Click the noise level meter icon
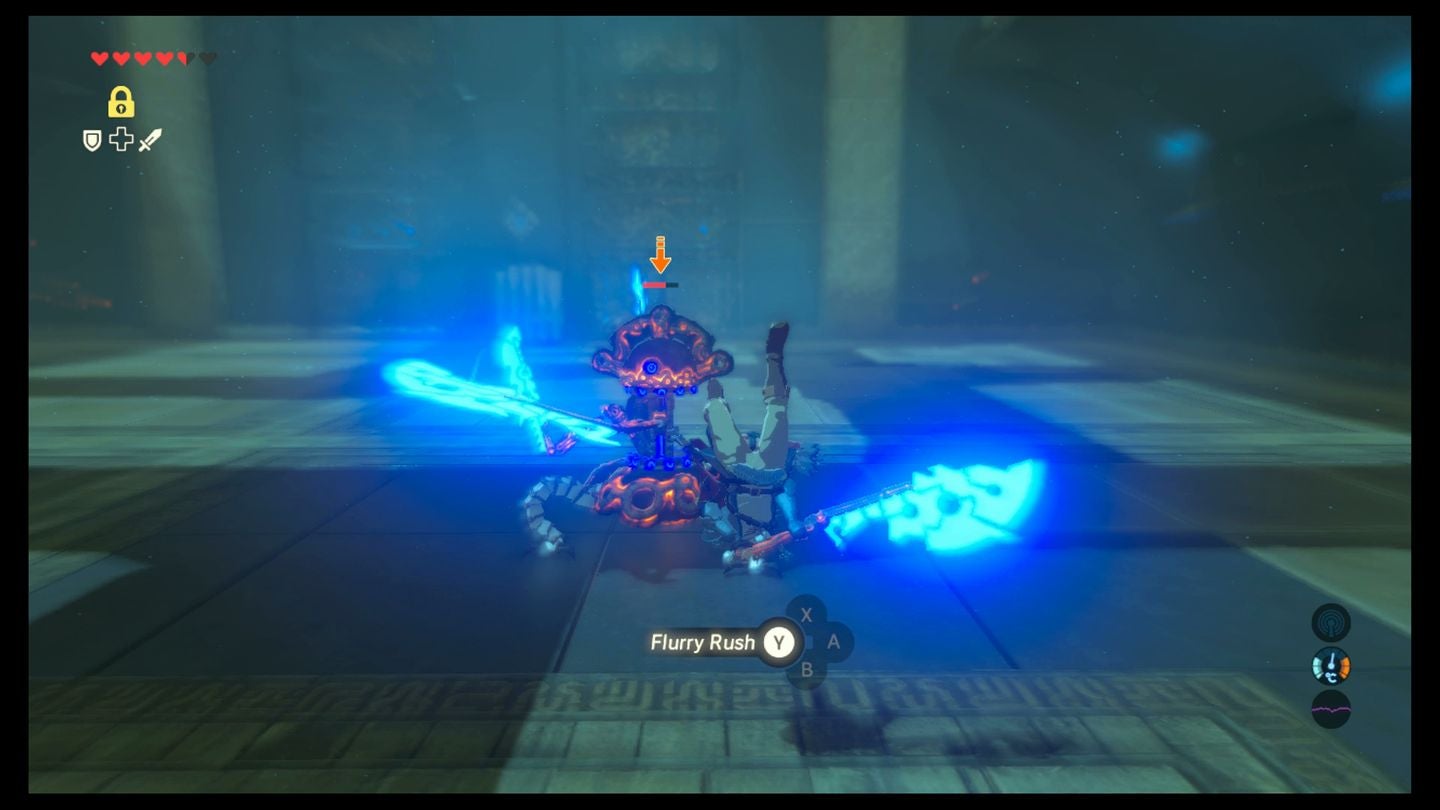This screenshot has width=1440, height=810. pos(1332,708)
